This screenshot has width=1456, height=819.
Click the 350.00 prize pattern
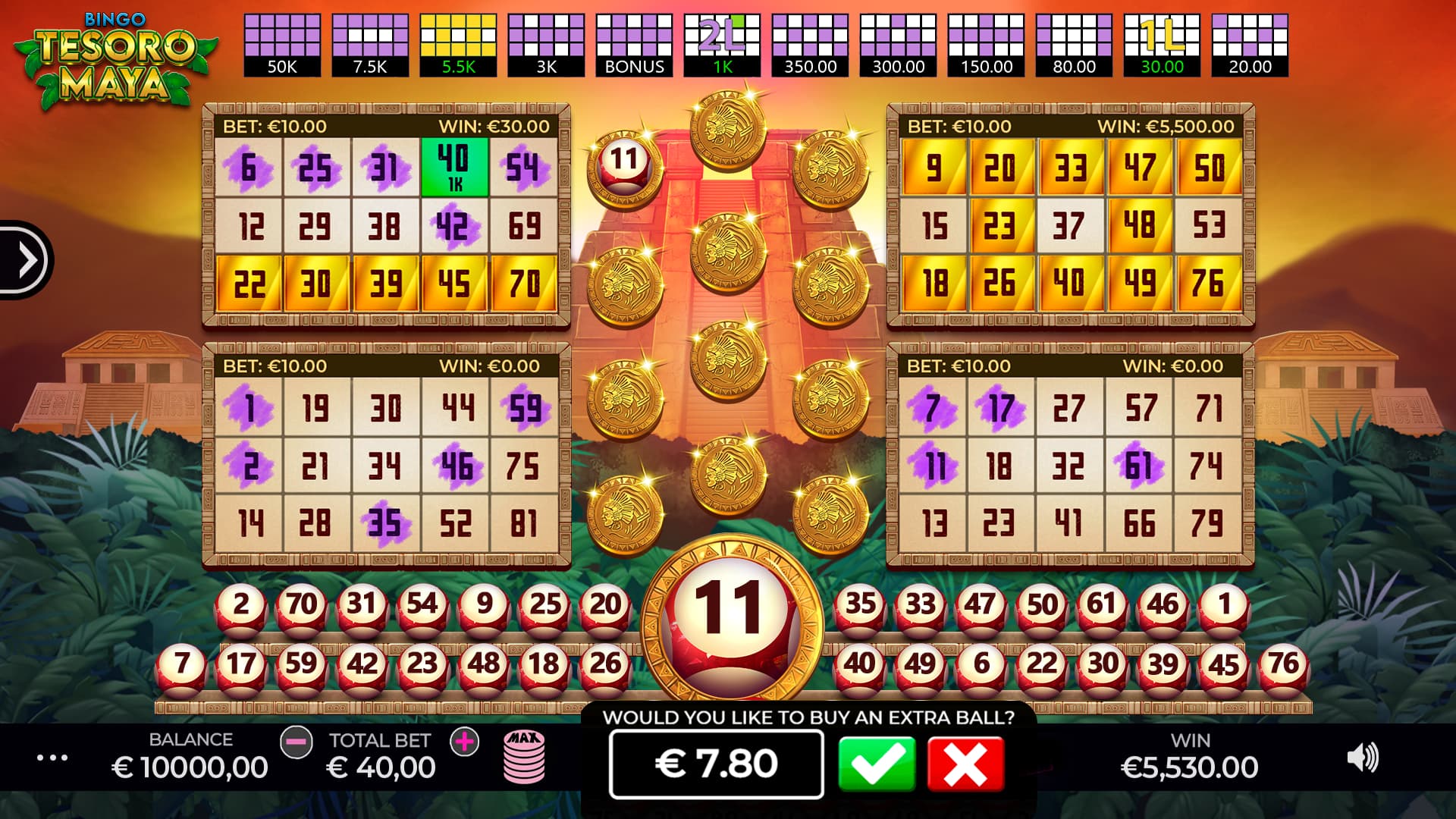[811, 42]
